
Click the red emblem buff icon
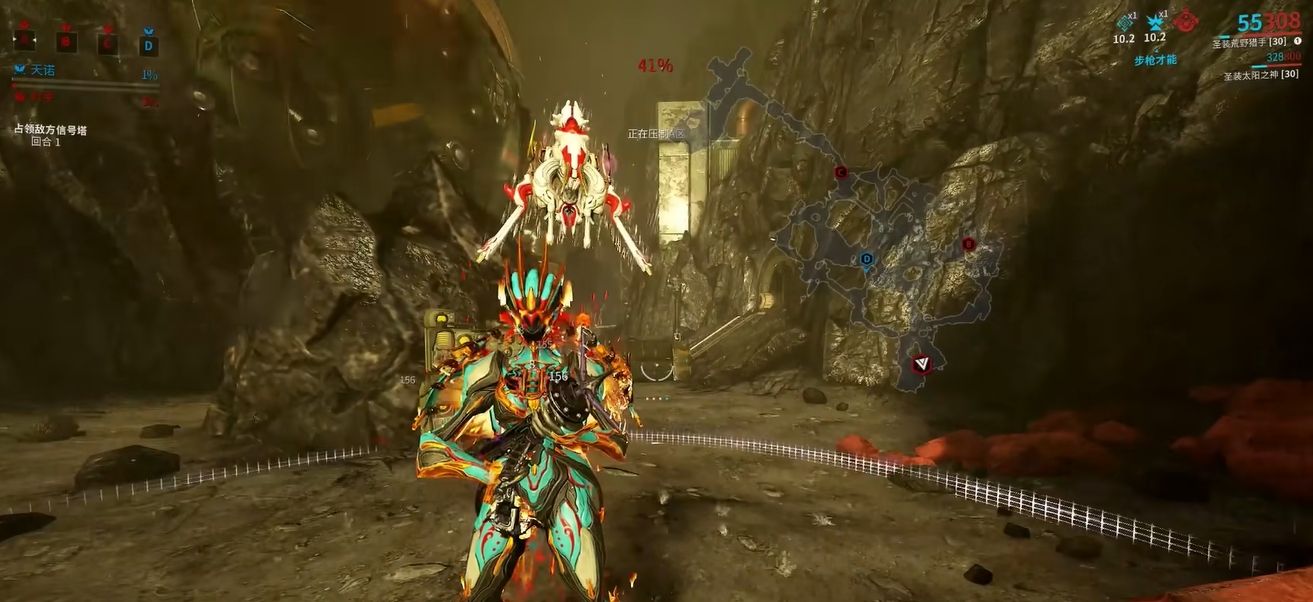[1187, 20]
